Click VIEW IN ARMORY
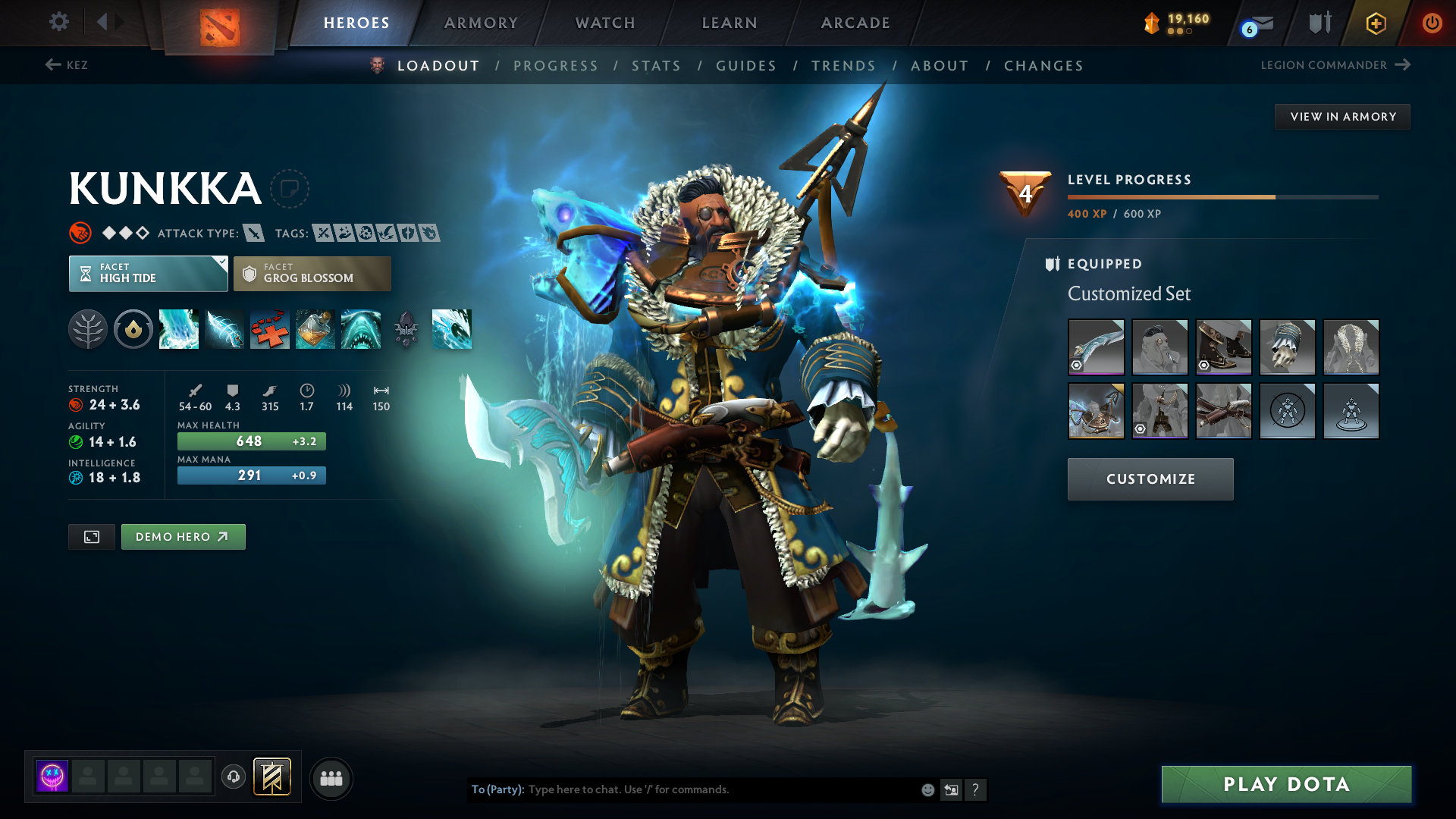Screen dimensions: 1456x819 (1342, 116)
